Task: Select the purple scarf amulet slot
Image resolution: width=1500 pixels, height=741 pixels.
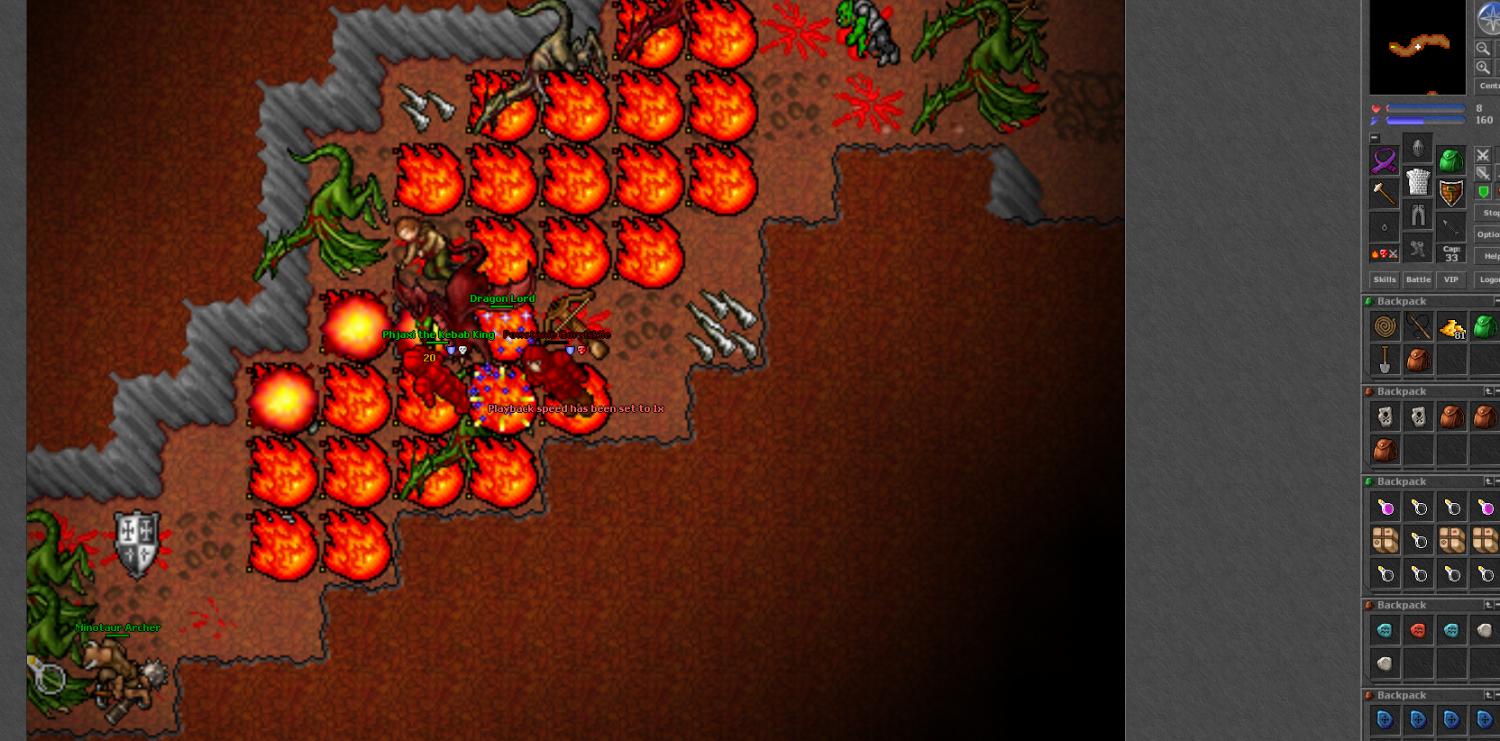Action: [1384, 160]
